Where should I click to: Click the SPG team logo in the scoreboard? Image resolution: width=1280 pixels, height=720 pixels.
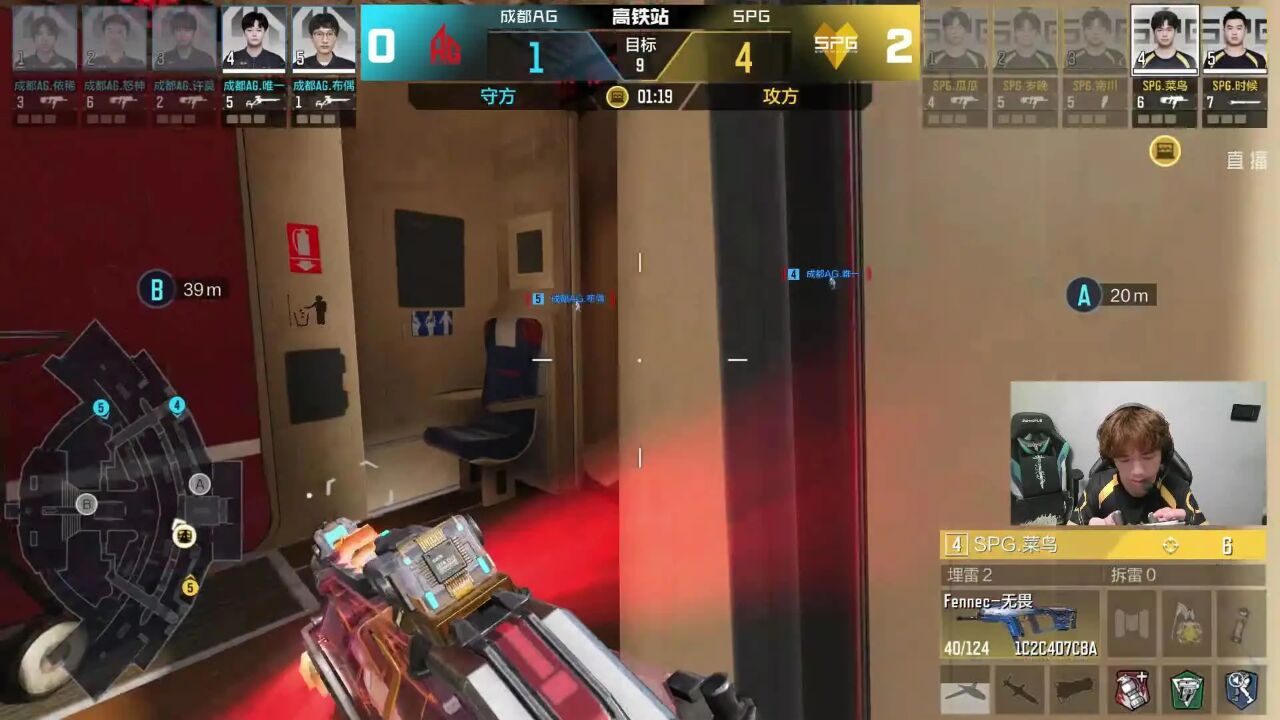click(x=835, y=43)
